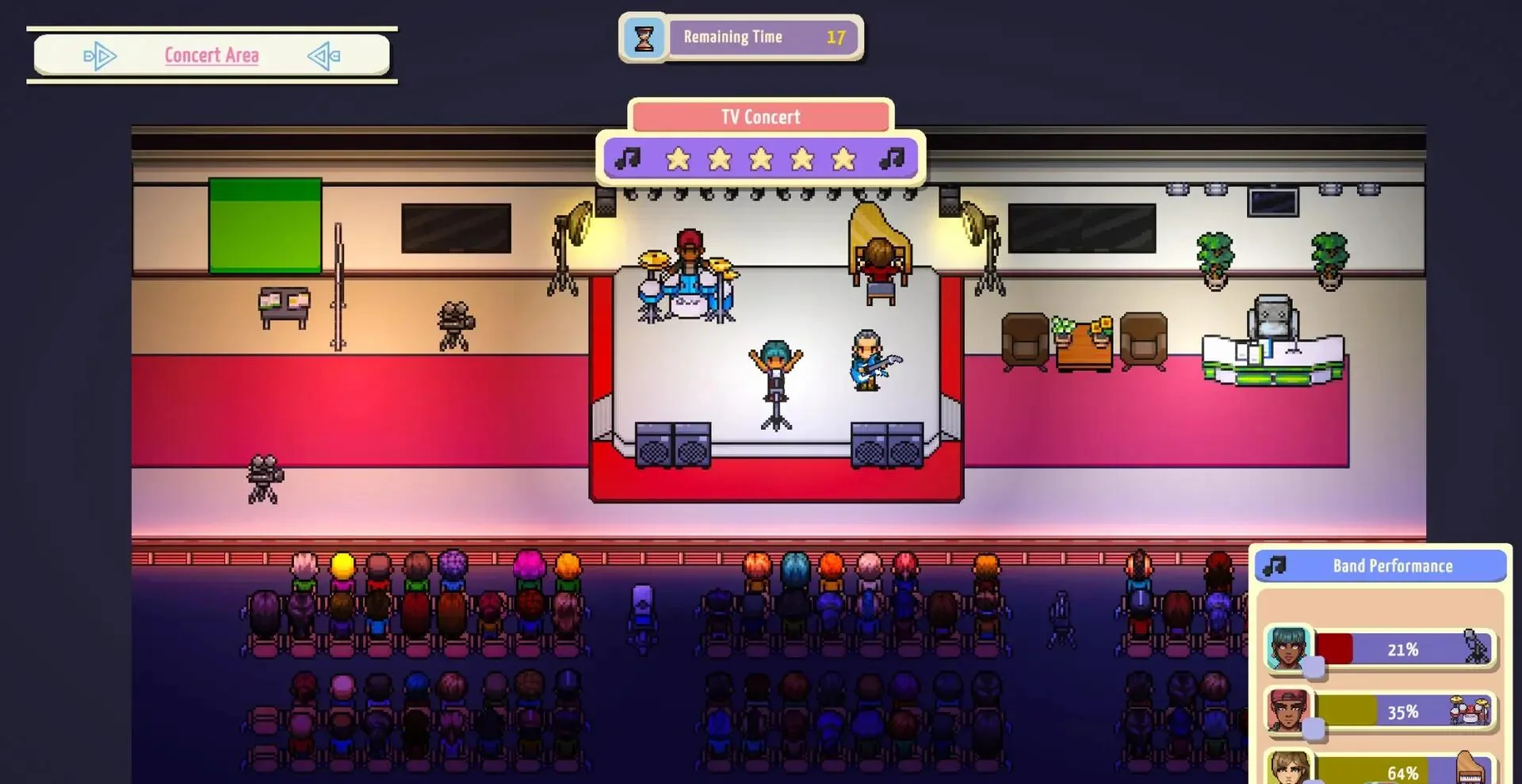The image size is (1522, 784).
Task: Select the teal-haired singer portrait
Action: (1287, 648)
